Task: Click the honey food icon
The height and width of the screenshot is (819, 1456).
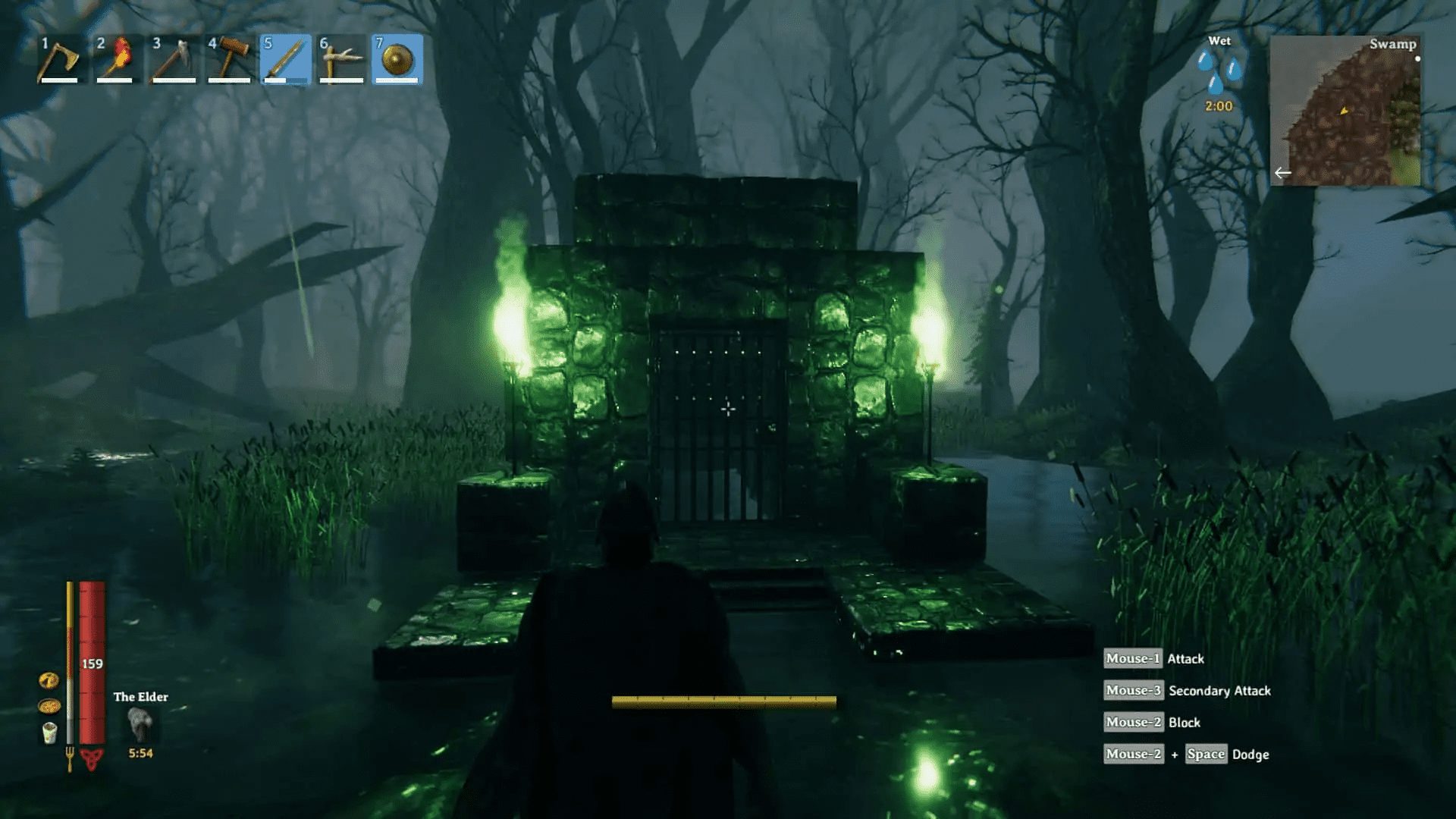Action: [49, 706]
